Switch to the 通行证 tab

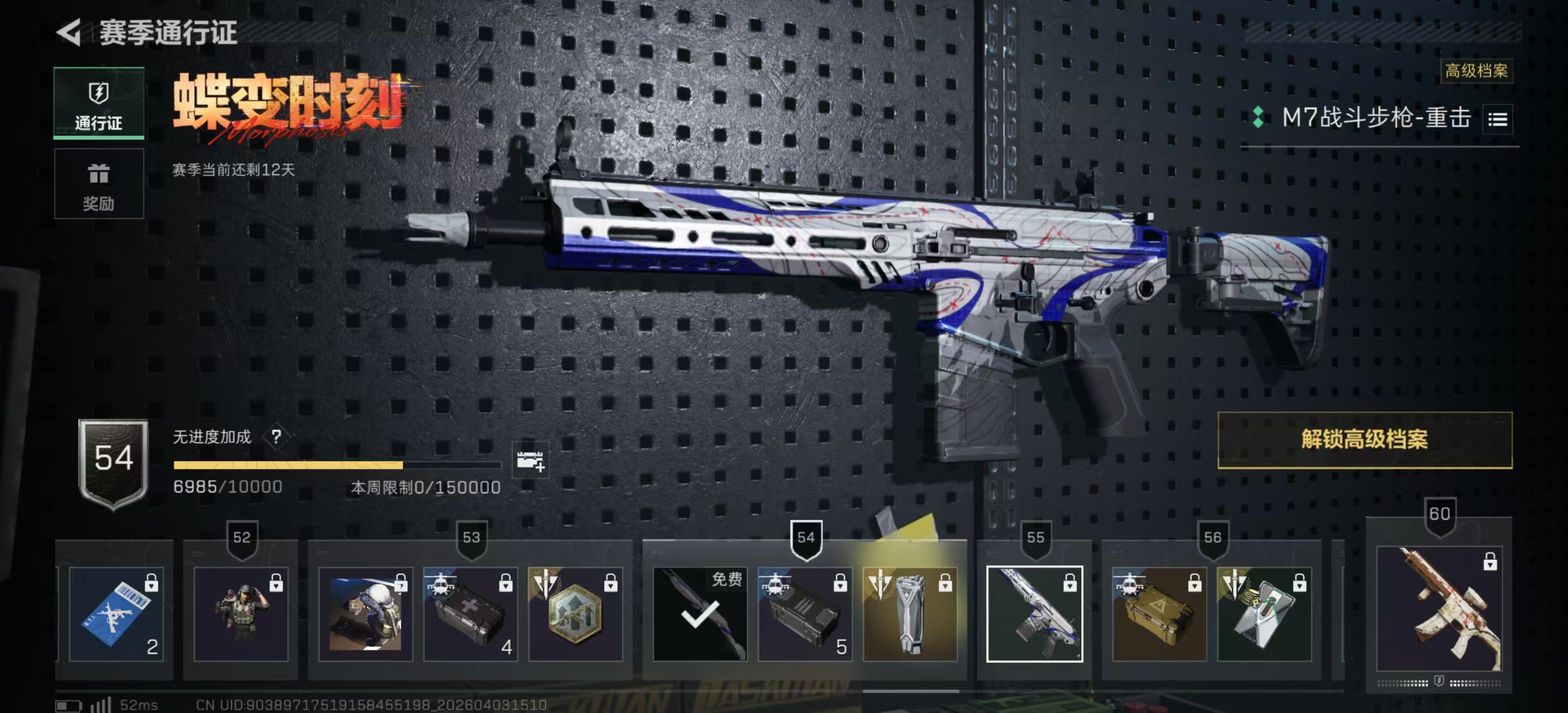pos(99,104)
